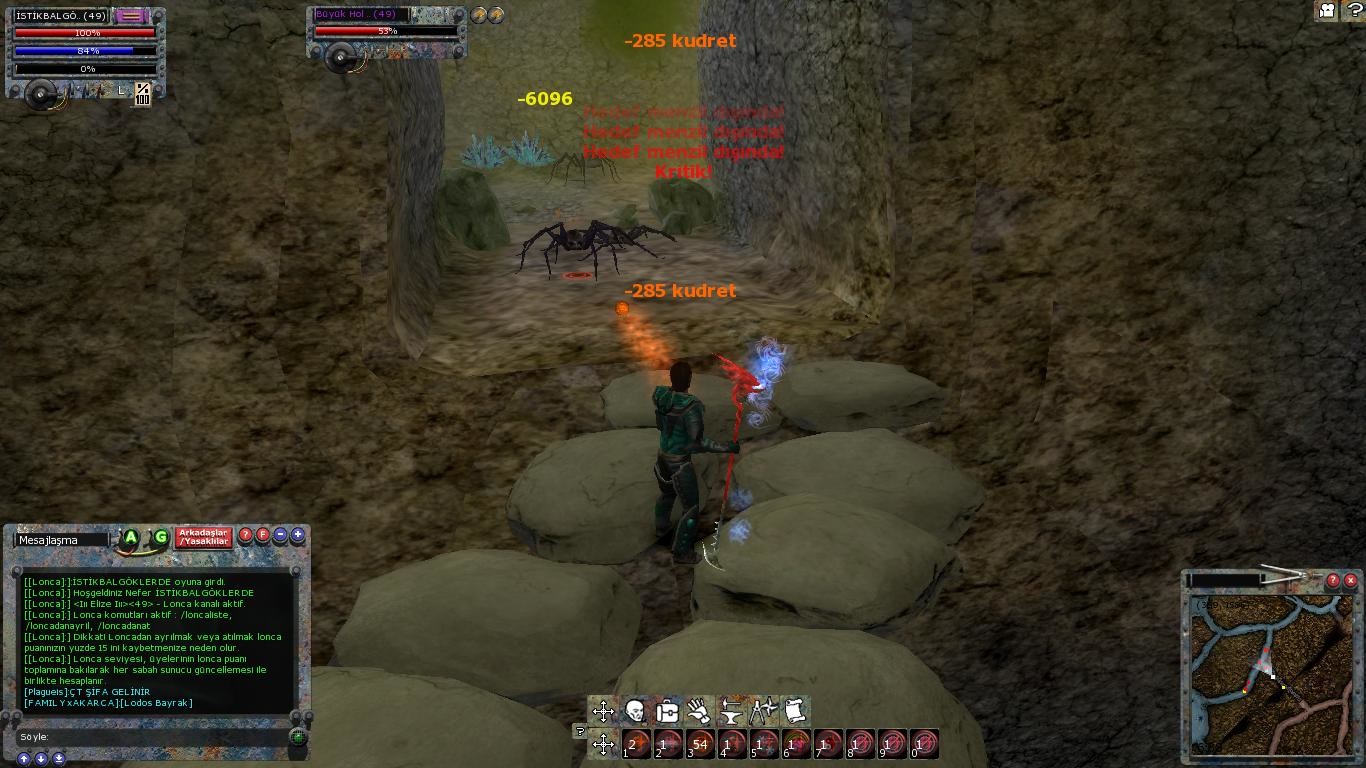Use the hotbar slot 3 item showing 54
This screenshot has width=1366, height=768.
701,744
